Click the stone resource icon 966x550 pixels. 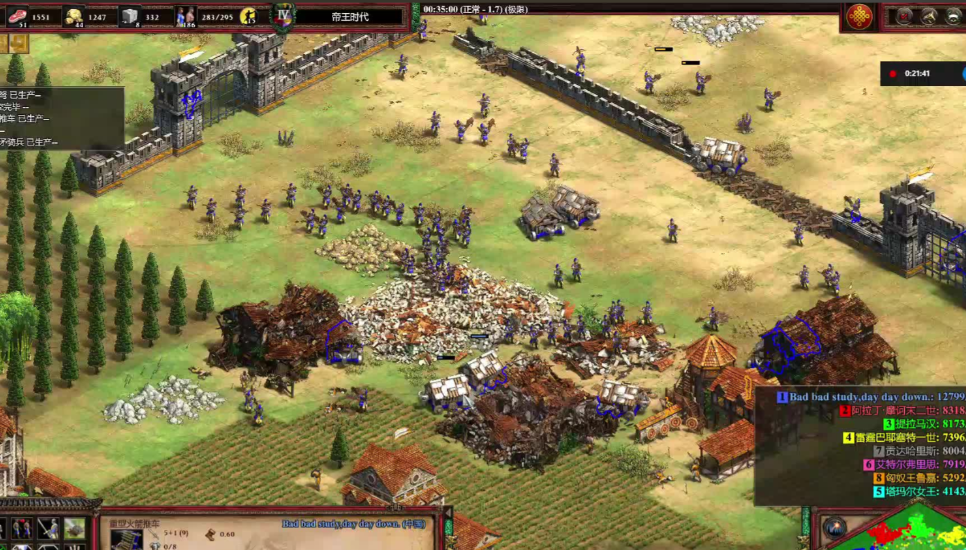[x=130, y=16]
